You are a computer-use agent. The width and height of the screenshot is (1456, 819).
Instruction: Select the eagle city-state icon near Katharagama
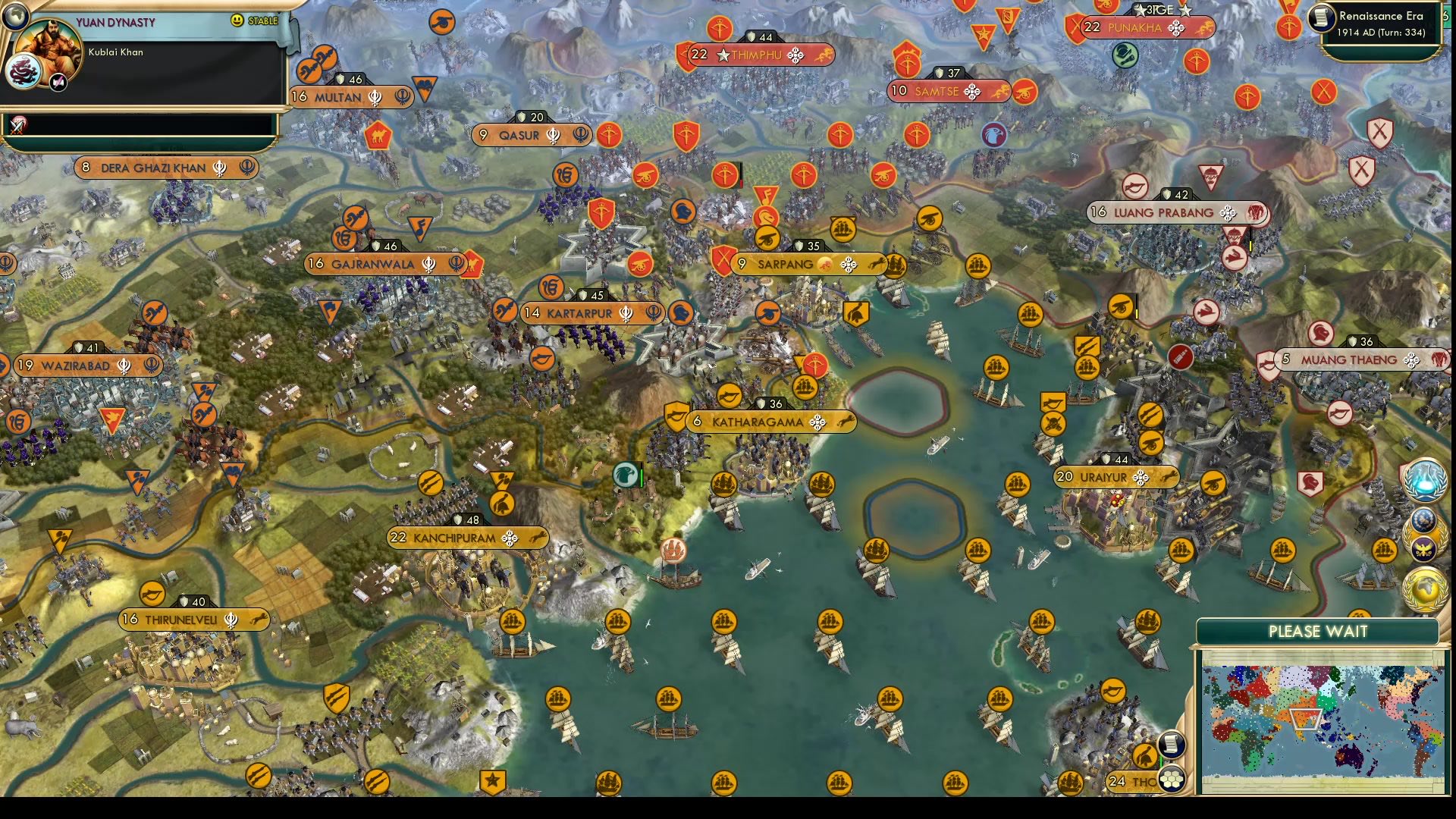(624, 475)
